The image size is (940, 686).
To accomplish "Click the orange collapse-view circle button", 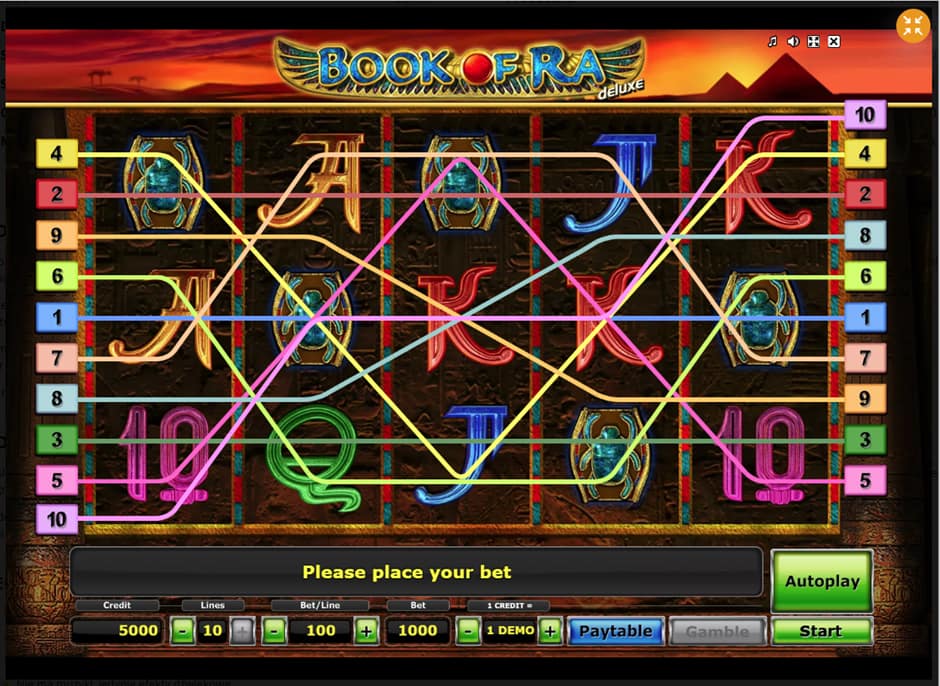I will [912, 27].
